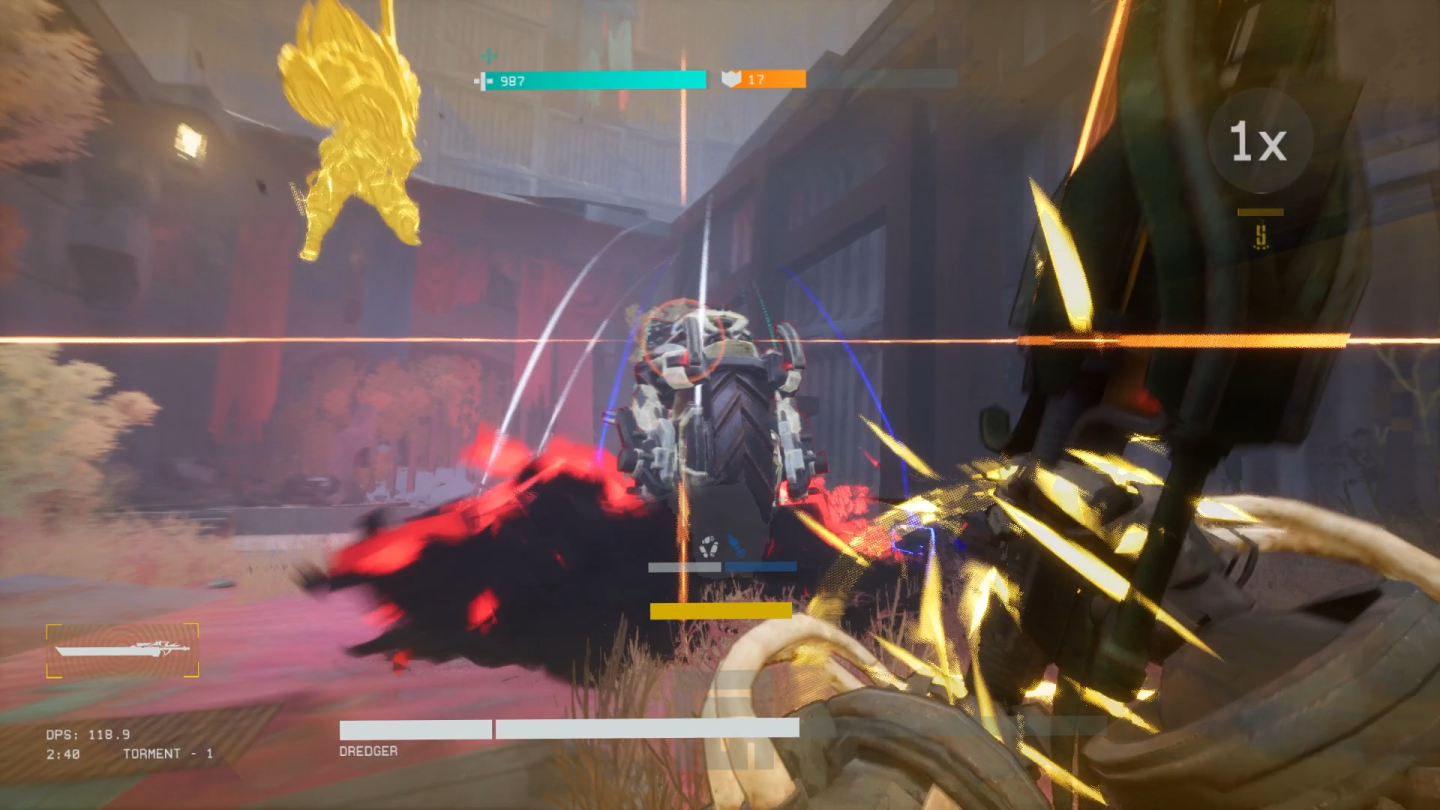Activate the blue dash ability icon
The height and width of the screenshot is (810, 1440).
pos(736,545)
